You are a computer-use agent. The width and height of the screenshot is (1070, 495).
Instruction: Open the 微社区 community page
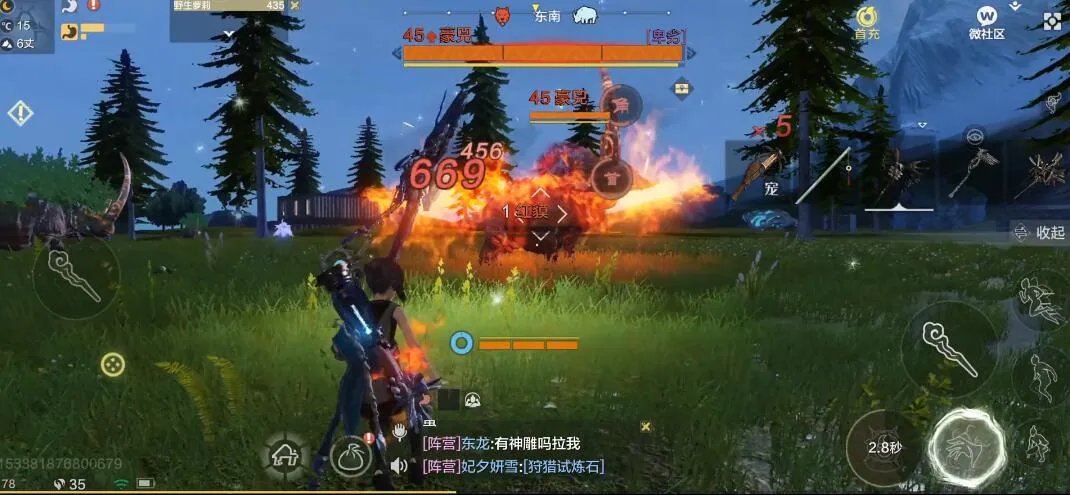[x=987, y=22]
